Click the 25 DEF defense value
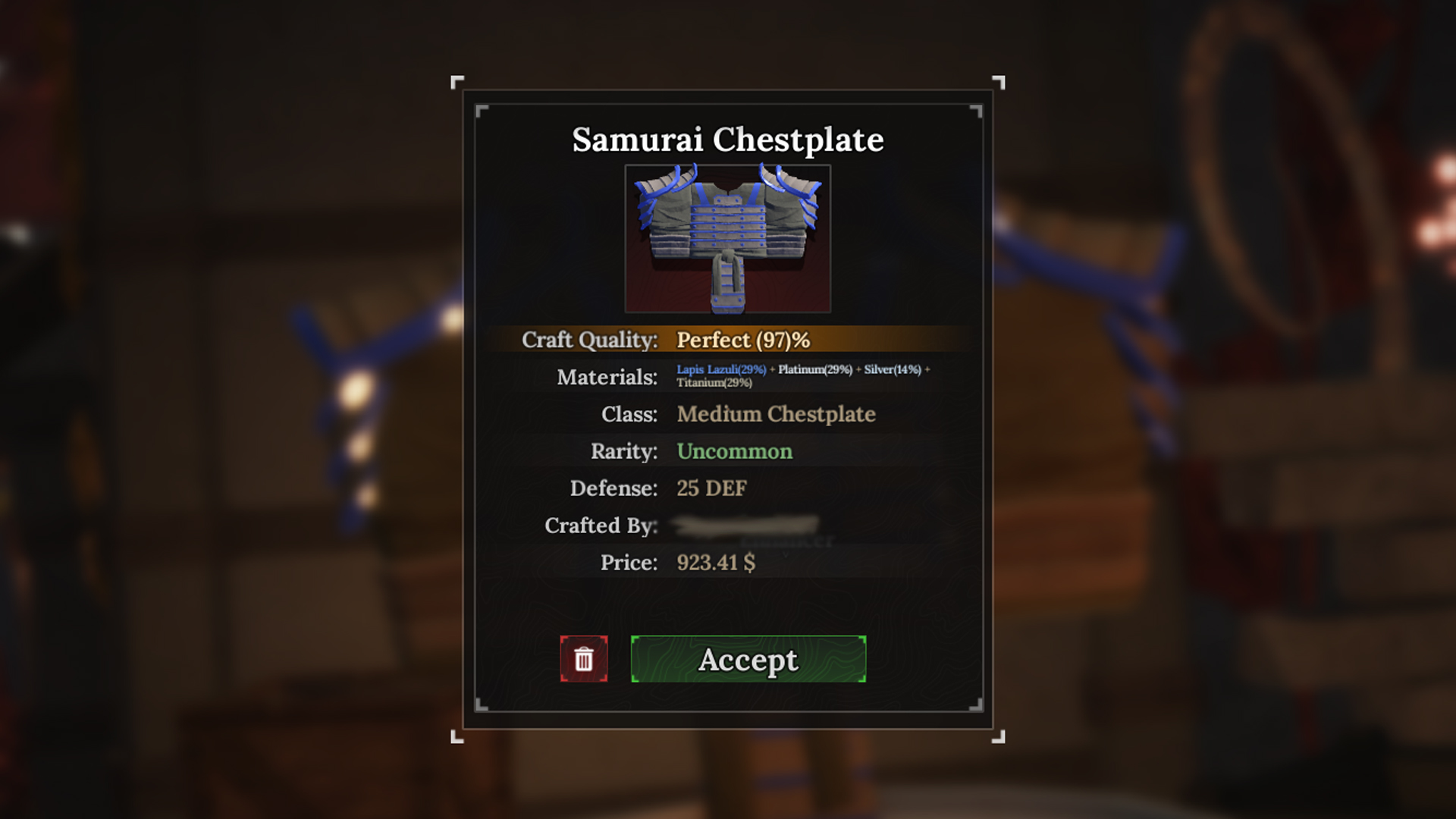 (711, 488)
